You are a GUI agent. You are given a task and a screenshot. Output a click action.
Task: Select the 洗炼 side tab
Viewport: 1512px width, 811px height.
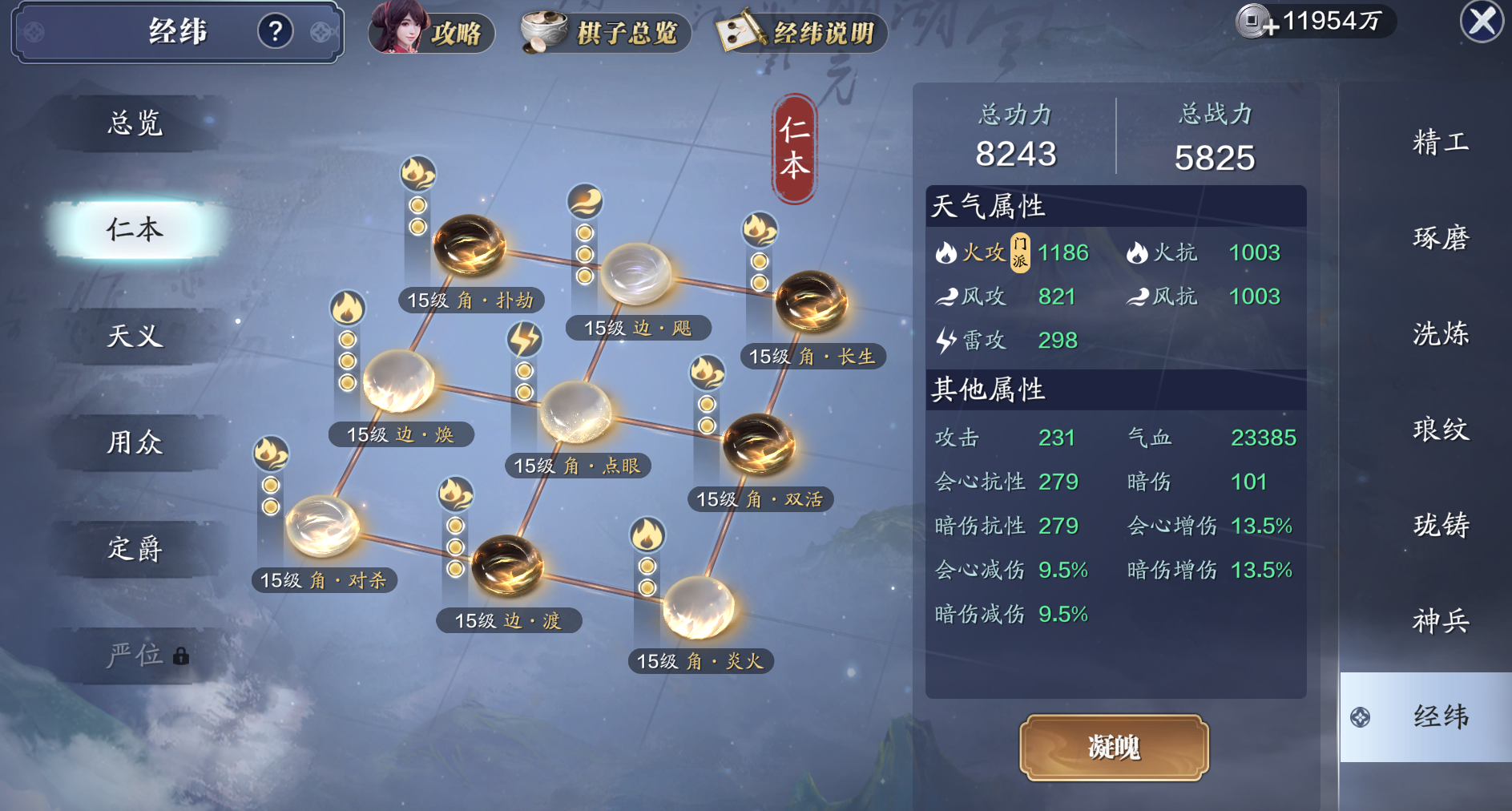tap(1440, 333)
